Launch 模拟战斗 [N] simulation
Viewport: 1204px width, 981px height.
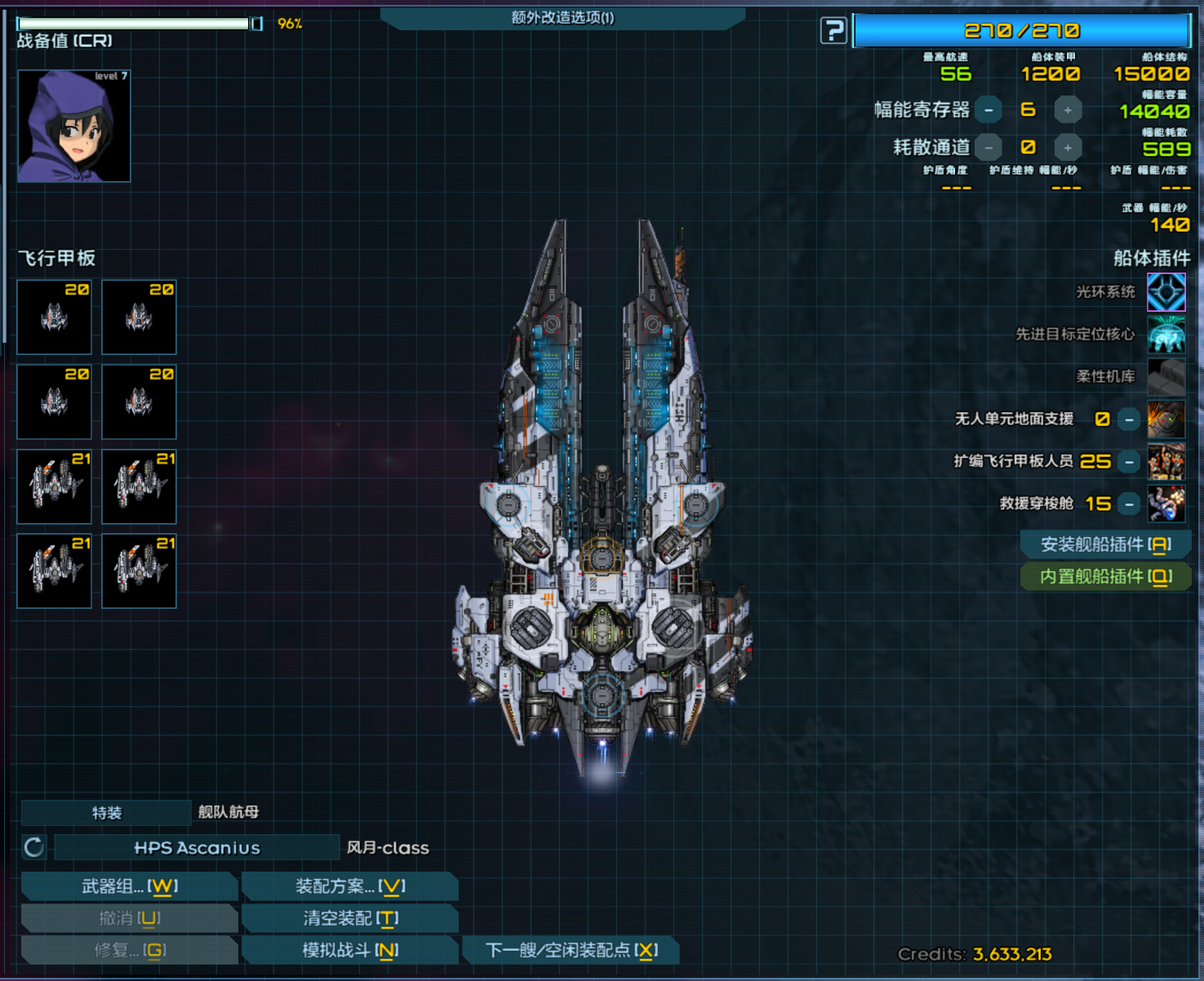(x=350, y=949)
